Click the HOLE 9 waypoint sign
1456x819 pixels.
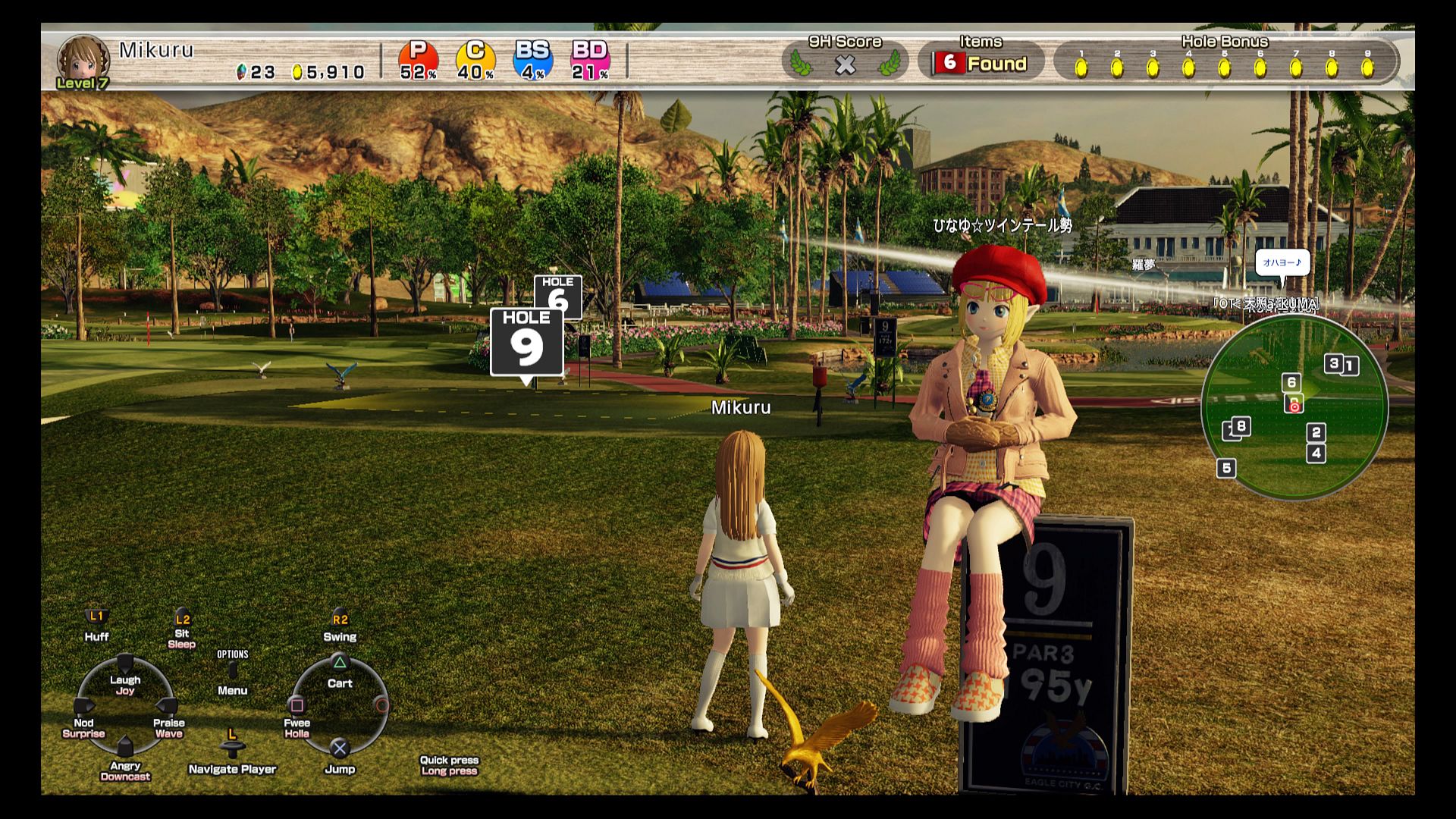(x=526, y=342)
